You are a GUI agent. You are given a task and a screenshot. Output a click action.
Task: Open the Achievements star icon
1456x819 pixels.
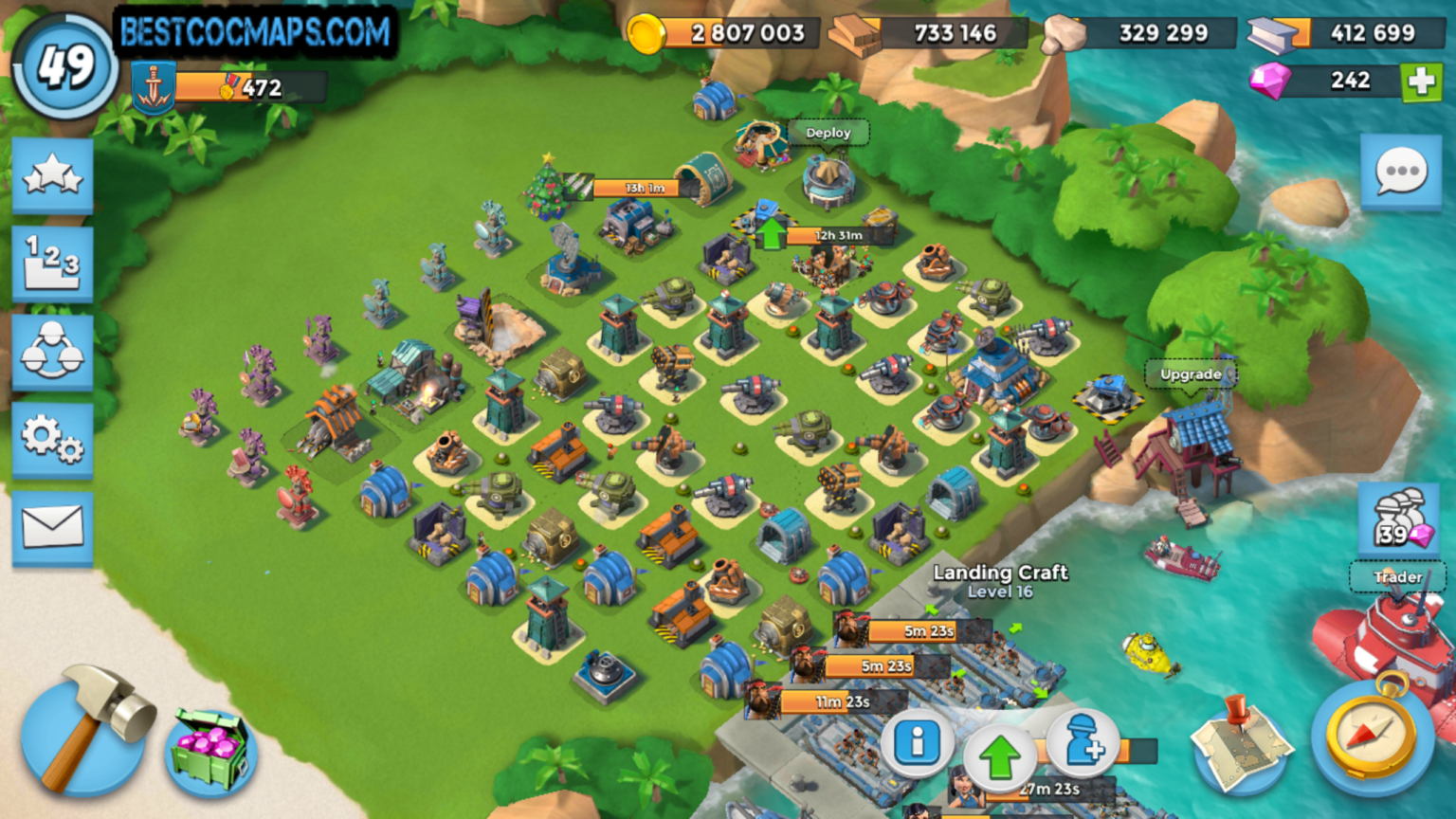tap(52, 175)
